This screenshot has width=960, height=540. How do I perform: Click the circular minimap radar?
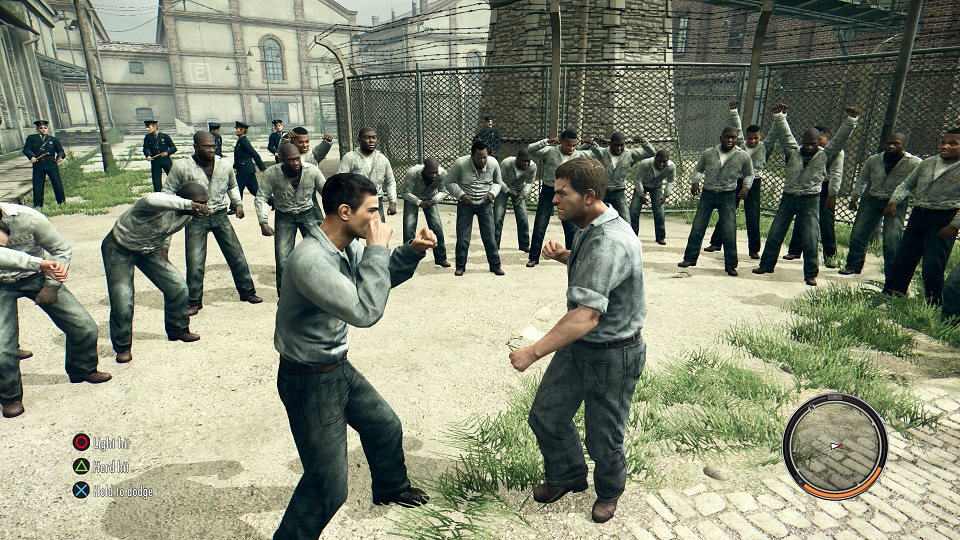pos(834,445)
